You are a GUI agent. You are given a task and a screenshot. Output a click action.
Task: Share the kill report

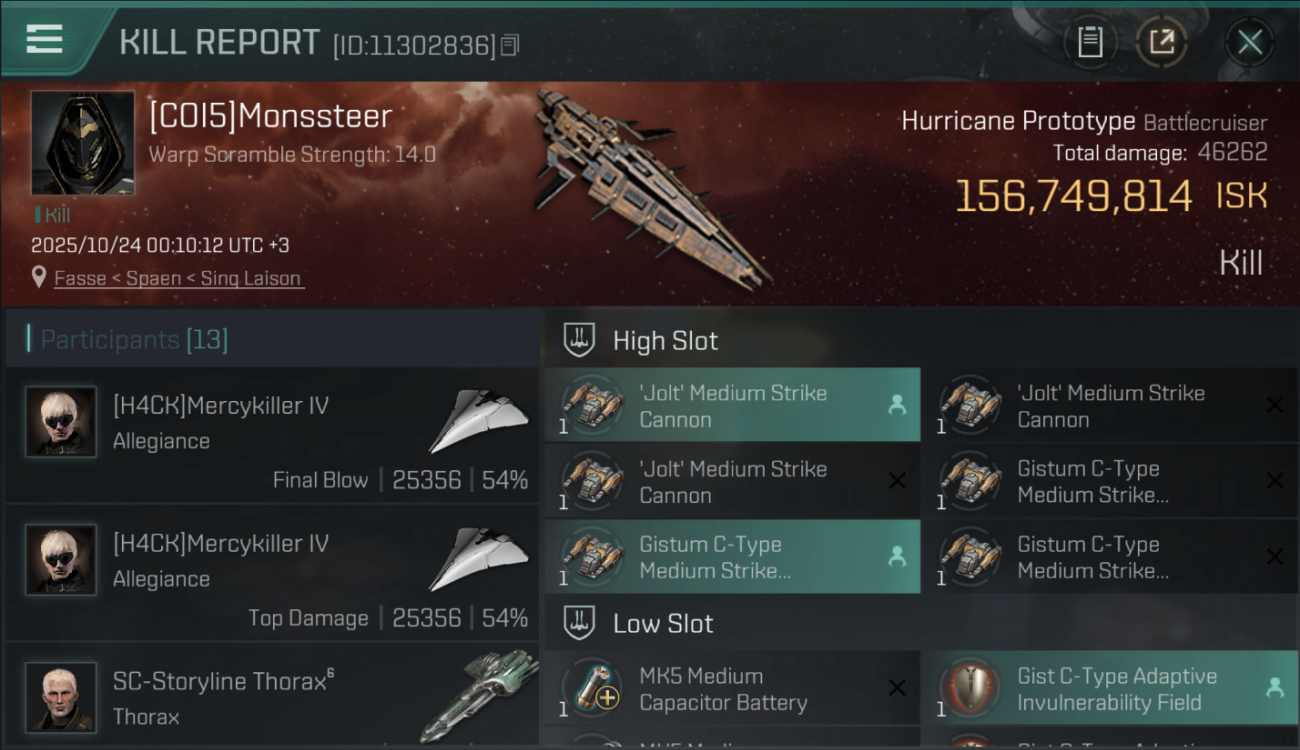point(1161,42)
